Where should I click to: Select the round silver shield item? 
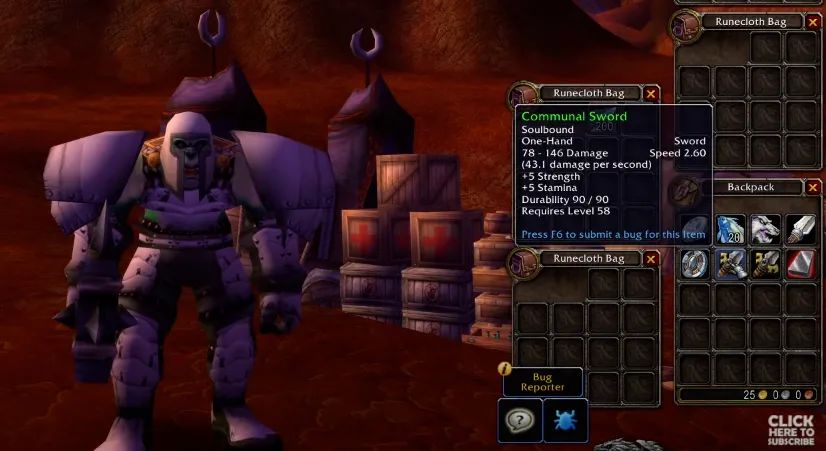point(697,264)
